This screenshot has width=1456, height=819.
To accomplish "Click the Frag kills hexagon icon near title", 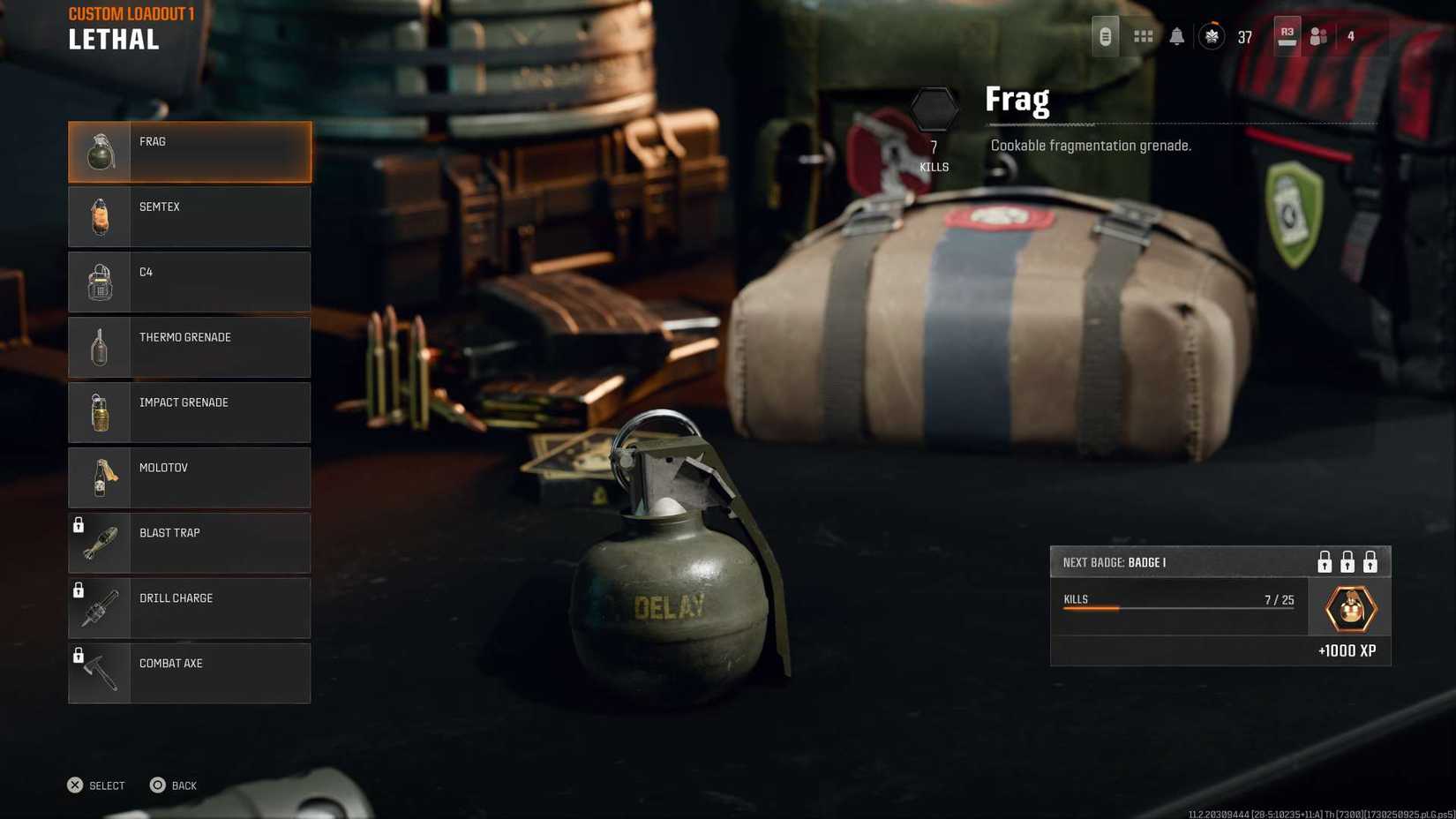I will 934,108.
